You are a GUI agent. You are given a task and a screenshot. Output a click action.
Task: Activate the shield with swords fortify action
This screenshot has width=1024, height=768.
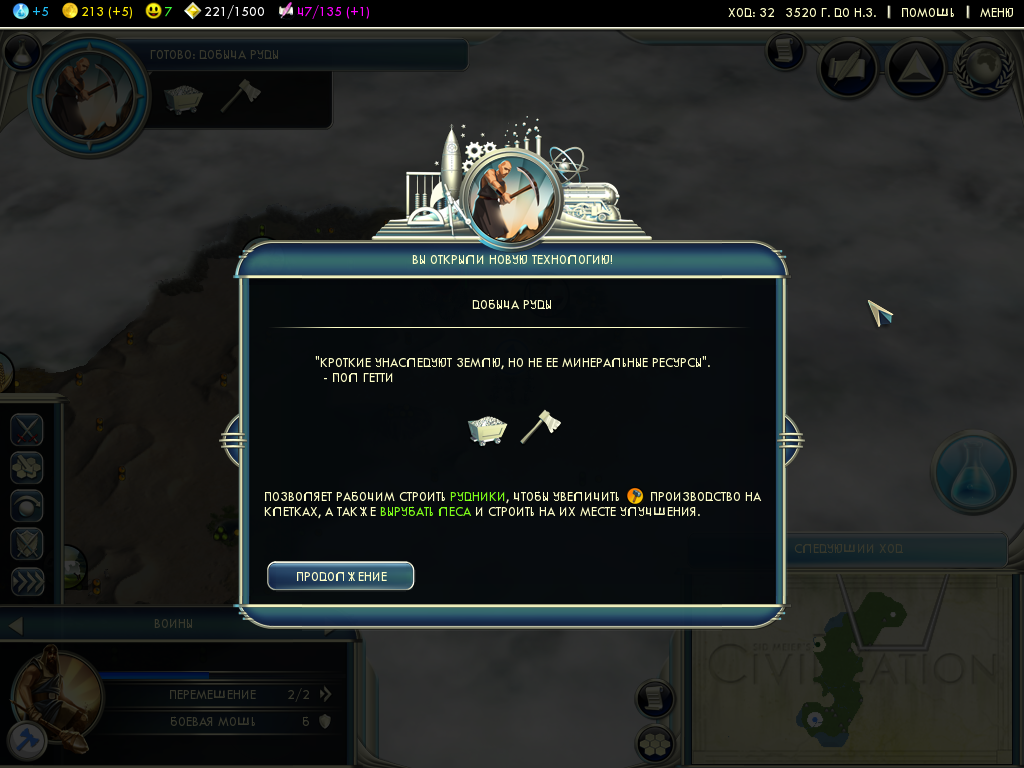coord(27,544)
